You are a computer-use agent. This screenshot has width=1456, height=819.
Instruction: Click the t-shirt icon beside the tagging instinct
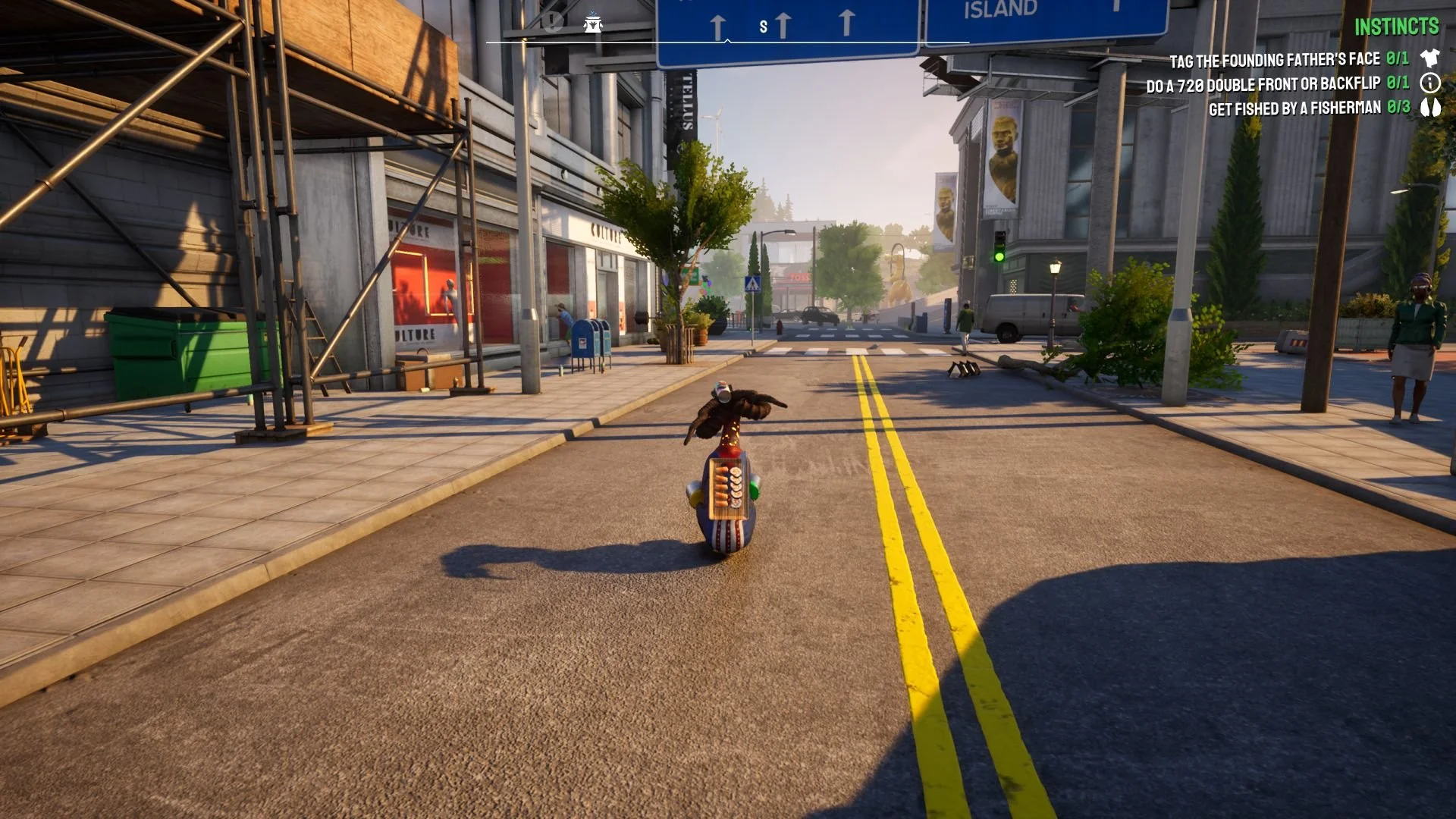click(x=1430, y=58)
